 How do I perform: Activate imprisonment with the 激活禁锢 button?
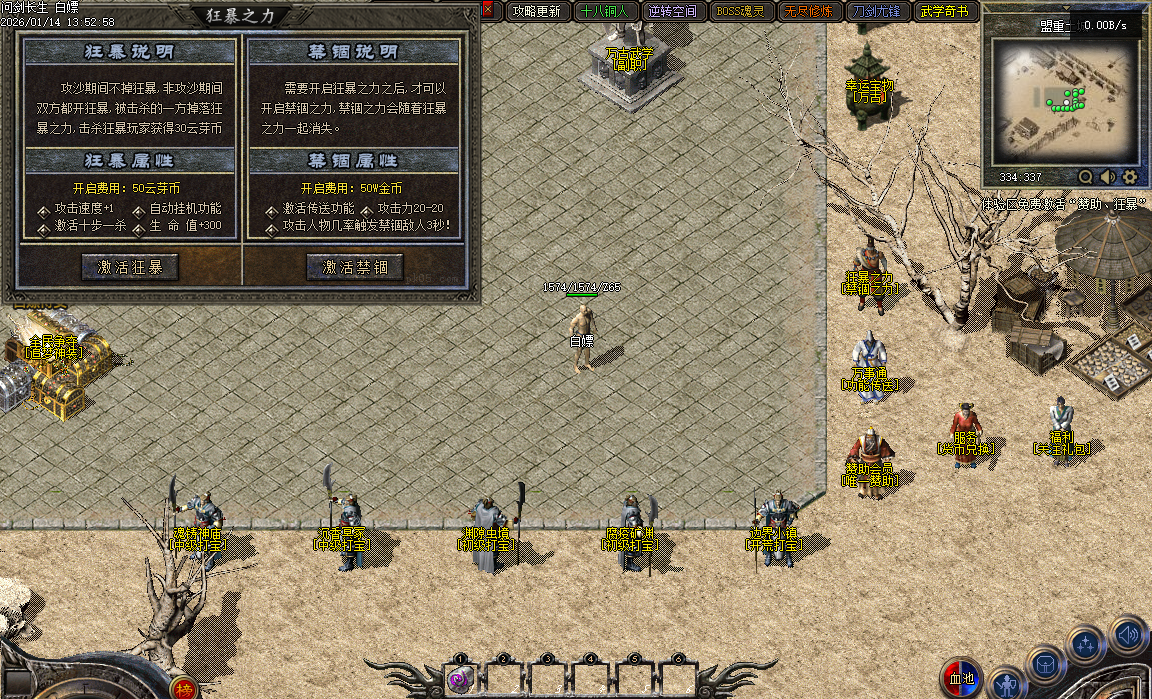(354, 267)
